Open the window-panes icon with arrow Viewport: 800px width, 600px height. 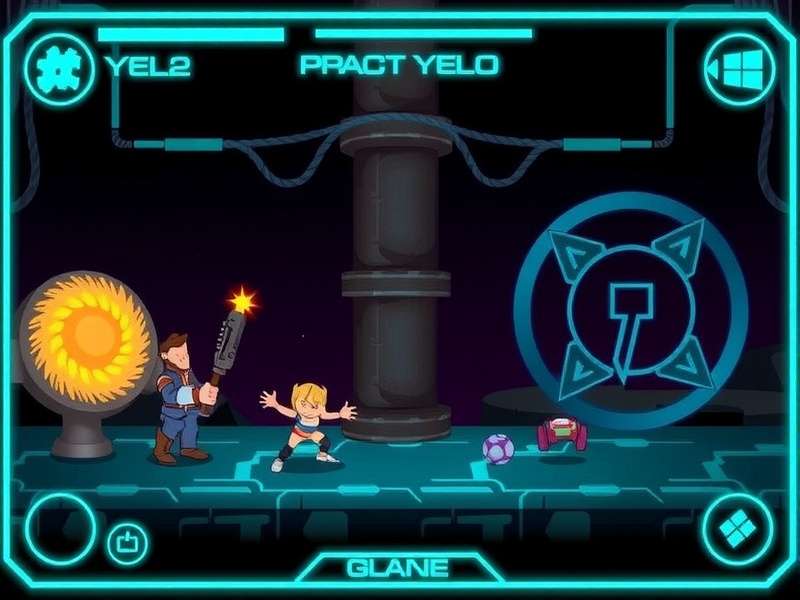click(739, 69)
